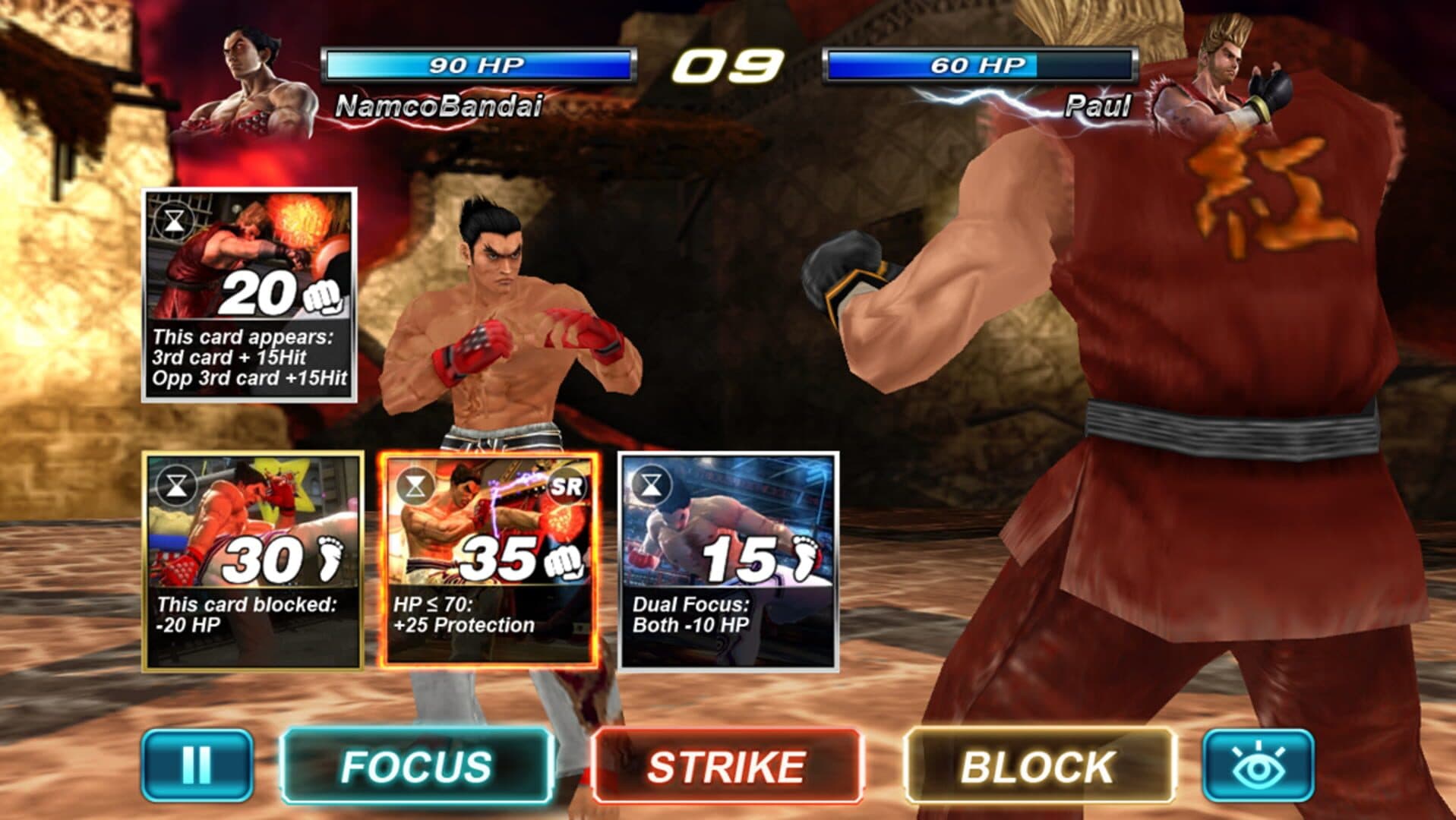Hit the STRIKE button
The width and height of the screenshot is (1456, 820).
[x=727, y=765]
